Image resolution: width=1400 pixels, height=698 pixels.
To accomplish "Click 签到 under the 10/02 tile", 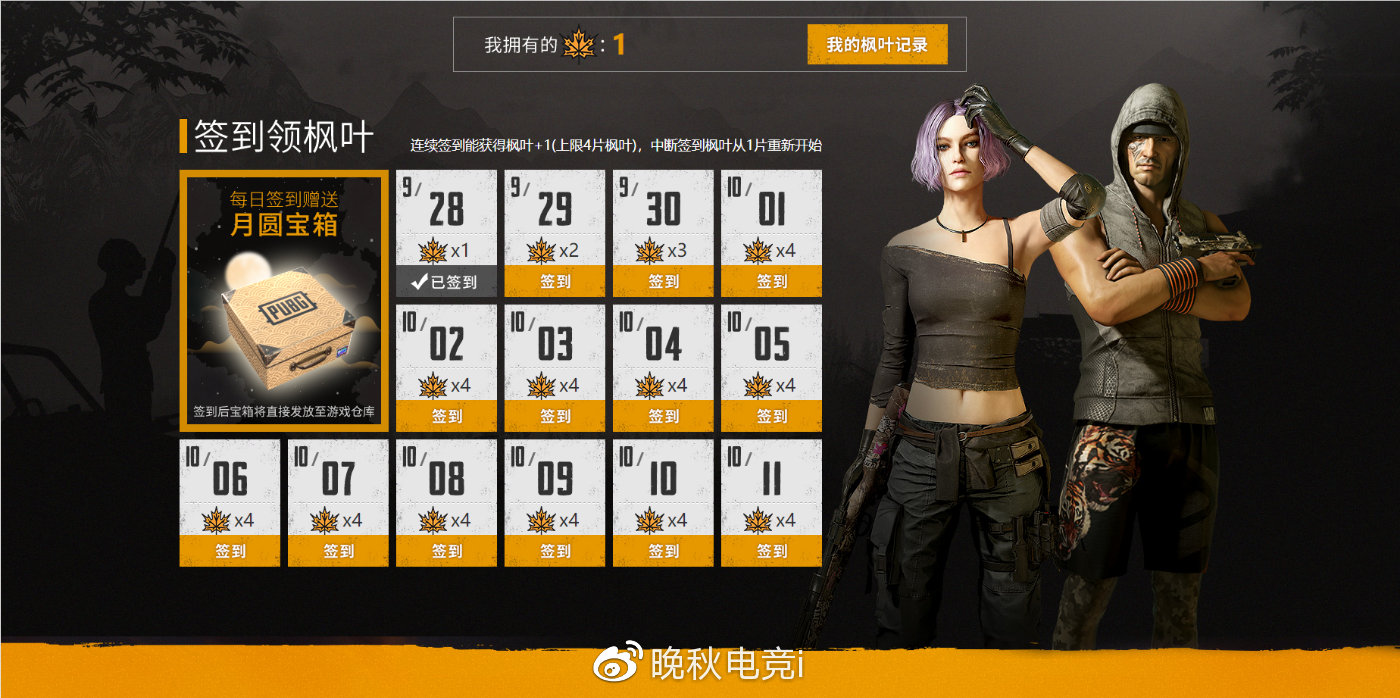I will (446, 416).
